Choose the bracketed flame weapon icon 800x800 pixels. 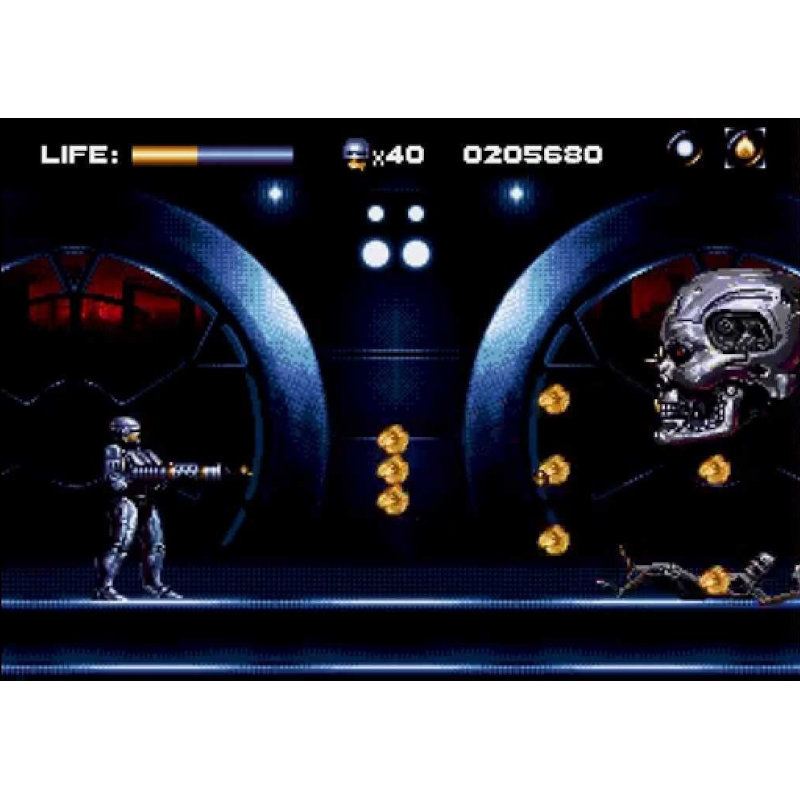tap(745, 149)
